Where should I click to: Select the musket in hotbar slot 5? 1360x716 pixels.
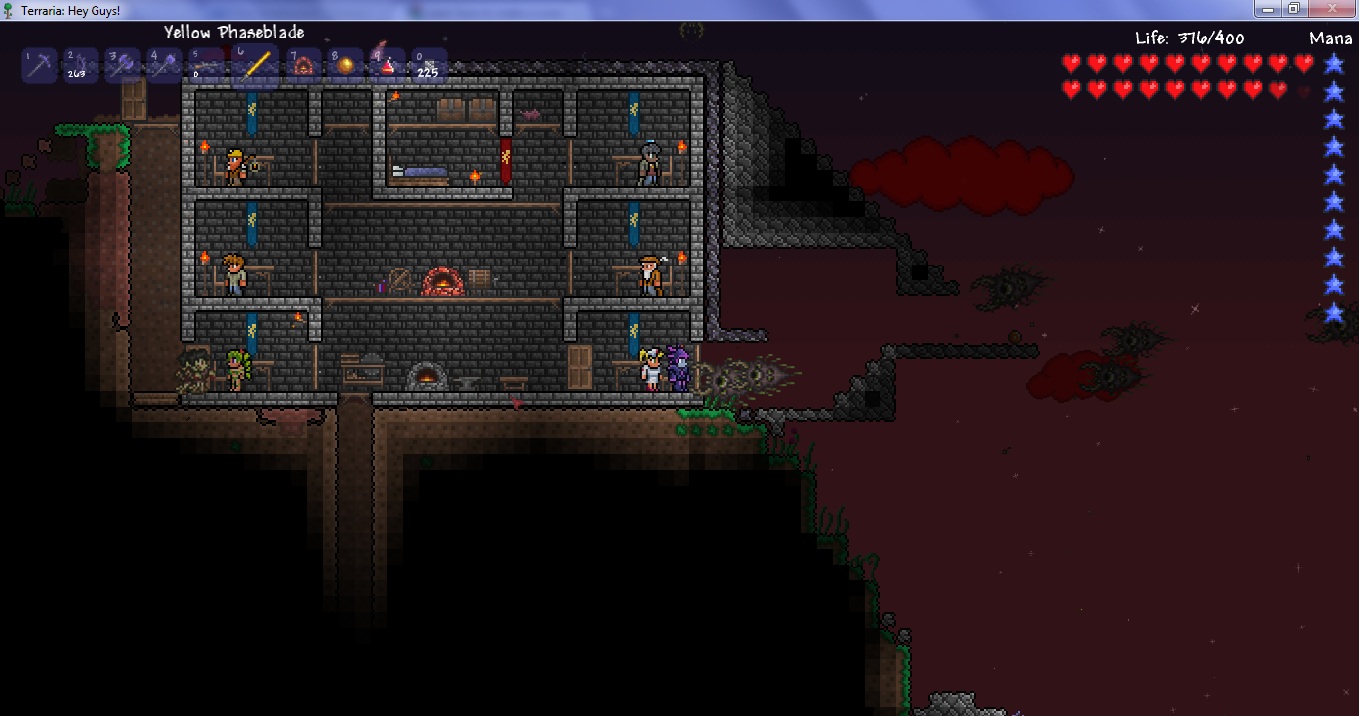click(x=207, y=66)
